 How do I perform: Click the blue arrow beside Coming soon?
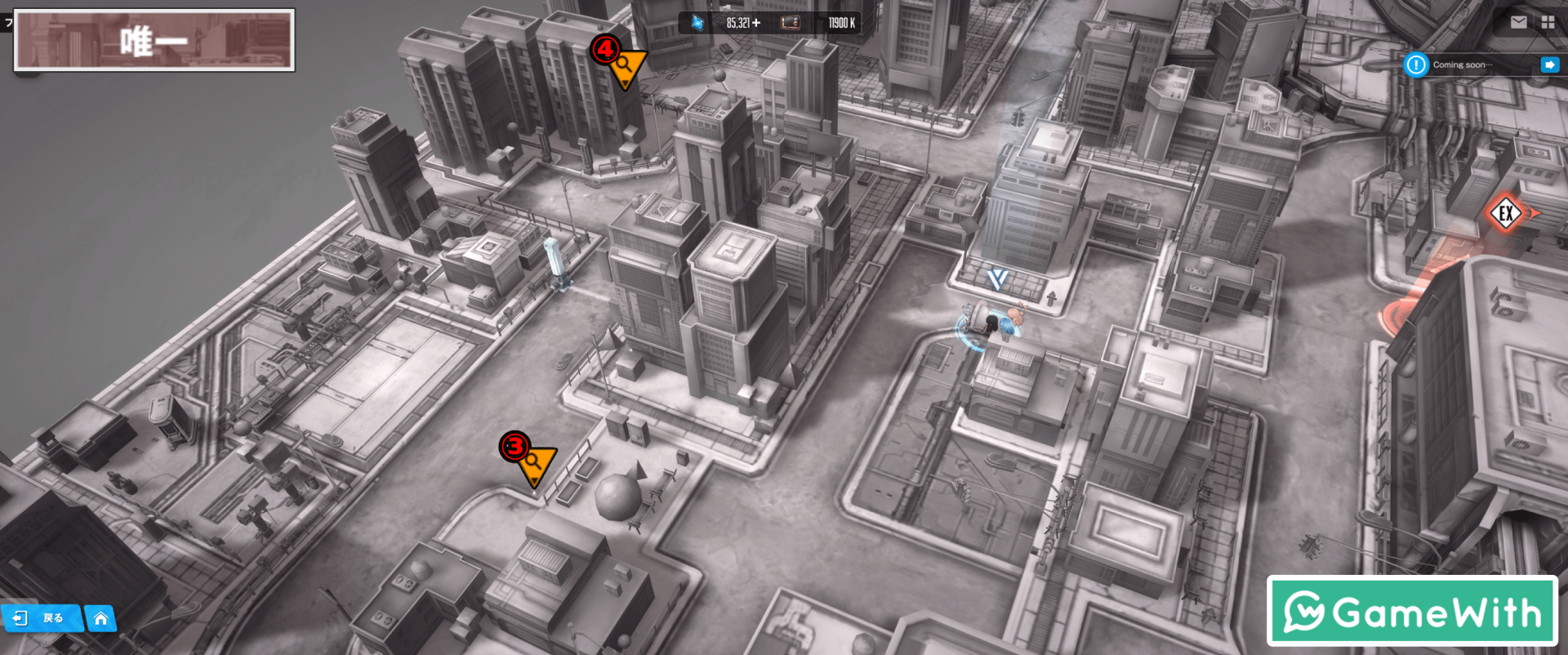[1549, 65]
